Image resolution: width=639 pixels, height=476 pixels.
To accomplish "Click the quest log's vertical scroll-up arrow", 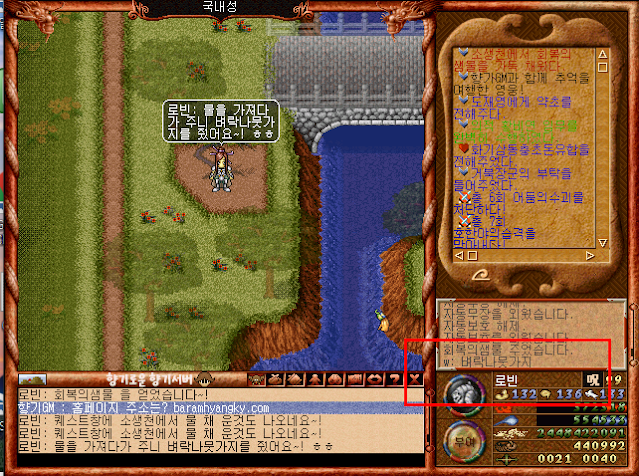I will tap(602, 53).
